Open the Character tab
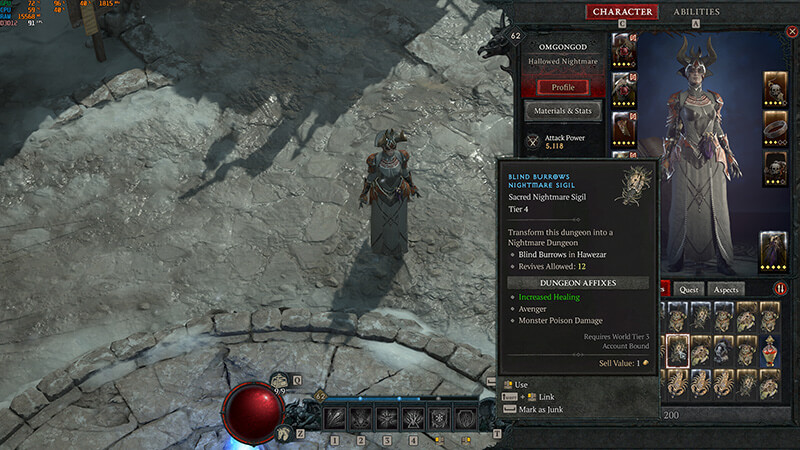800x450 pixels. tap(622, 12)
